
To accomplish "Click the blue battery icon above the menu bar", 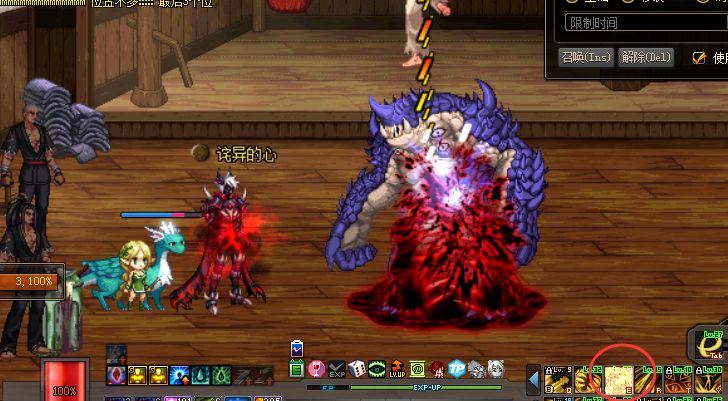I will 297,348.
